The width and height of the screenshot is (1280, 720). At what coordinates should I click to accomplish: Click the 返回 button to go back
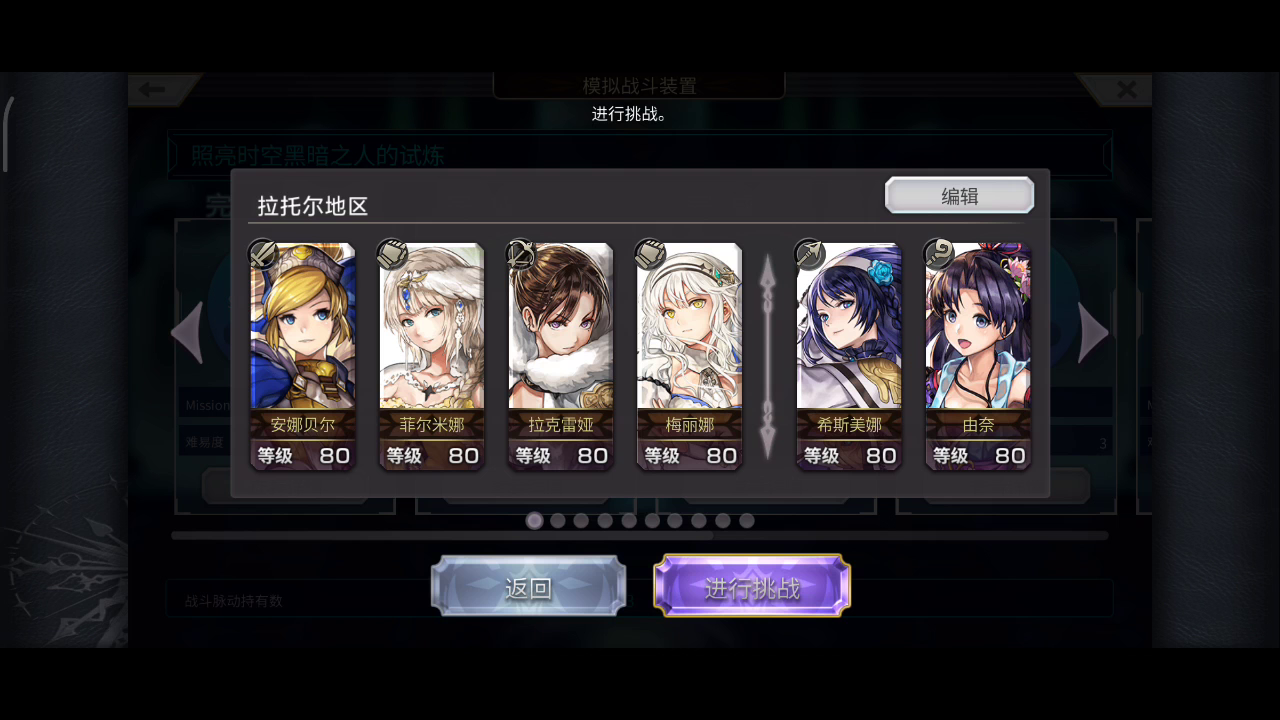(x=528, y=587)
